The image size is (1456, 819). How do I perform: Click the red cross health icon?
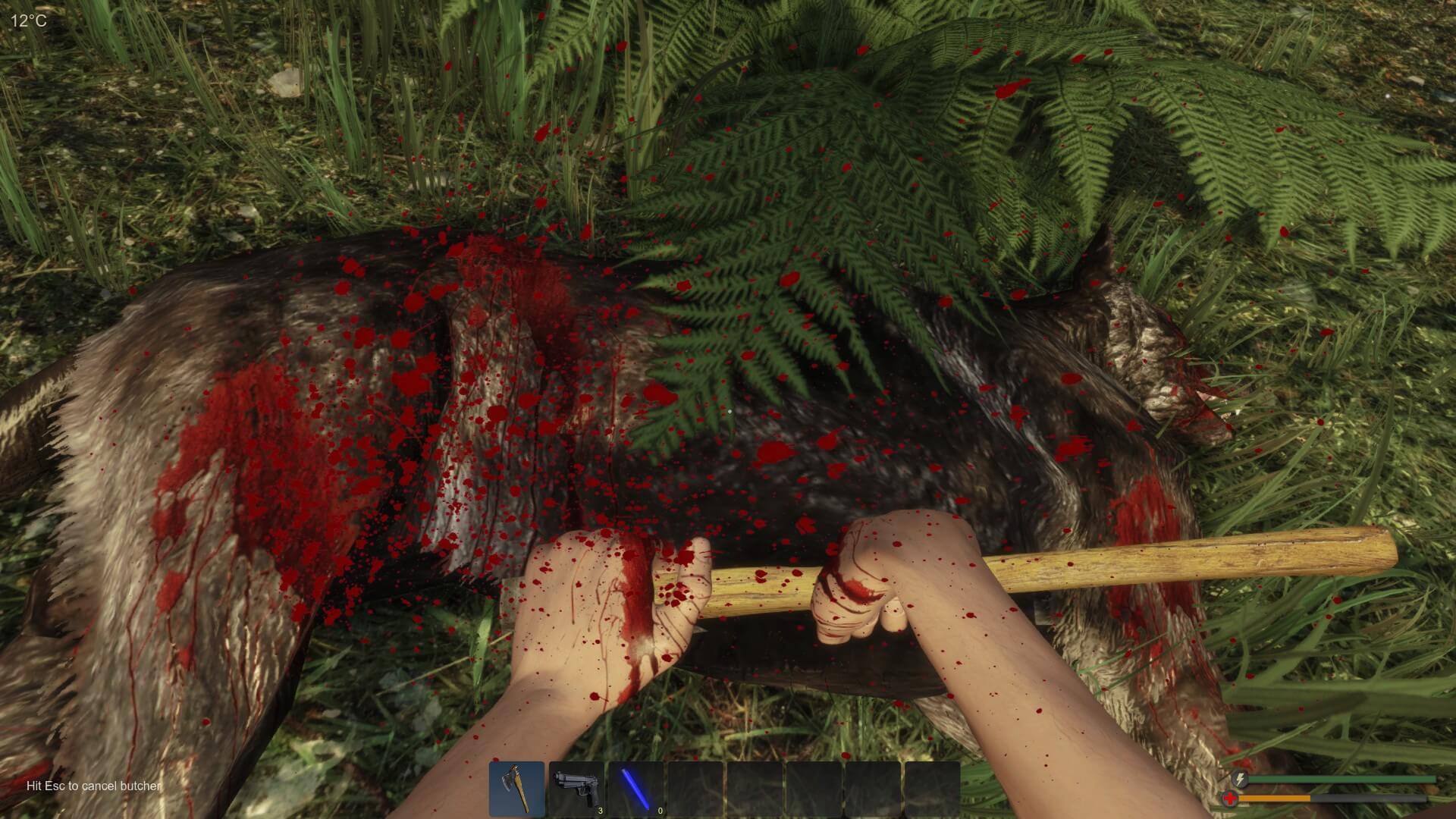(x=1229, y=799)
